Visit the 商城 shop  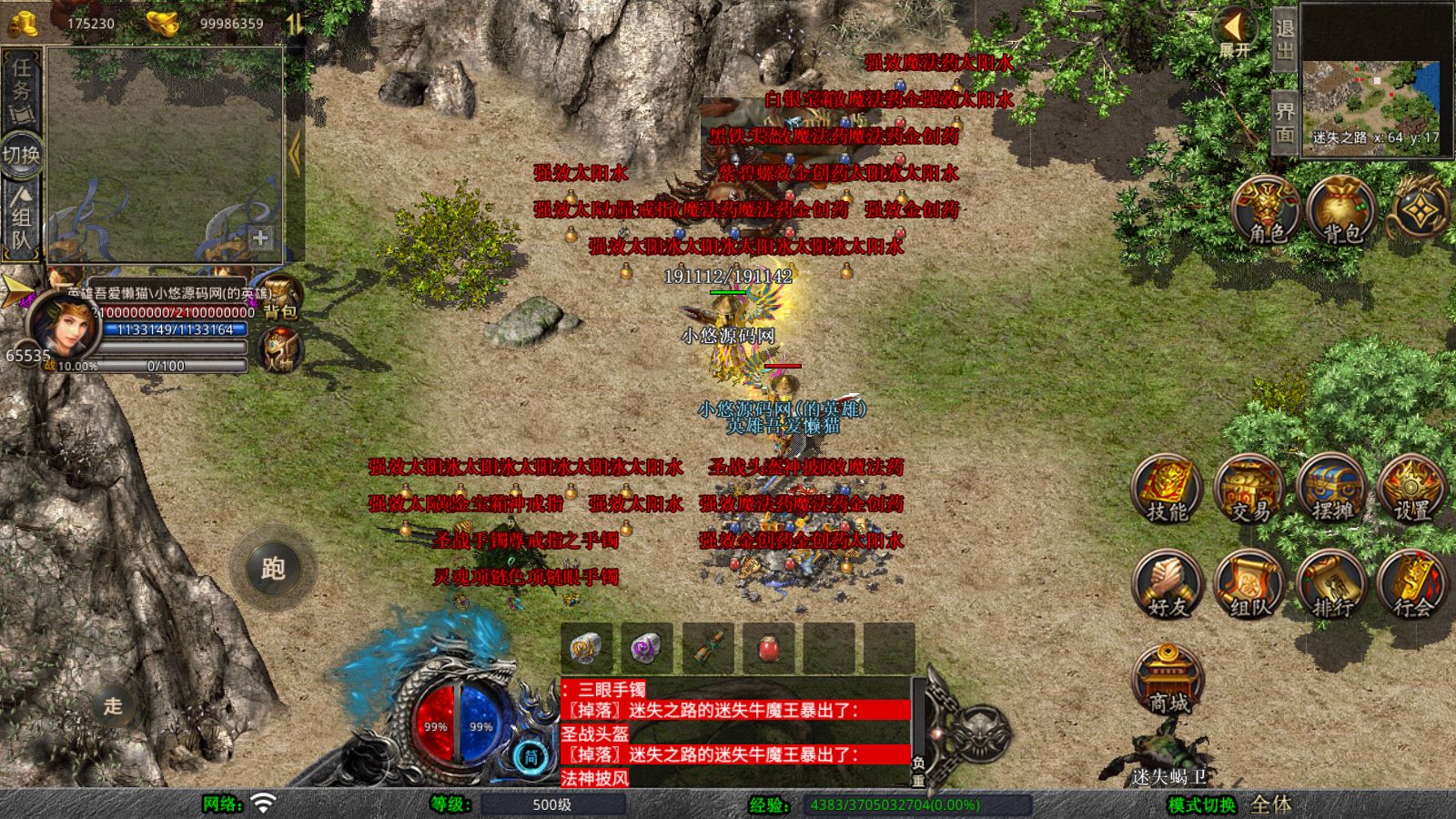[x=1168, y=680]
